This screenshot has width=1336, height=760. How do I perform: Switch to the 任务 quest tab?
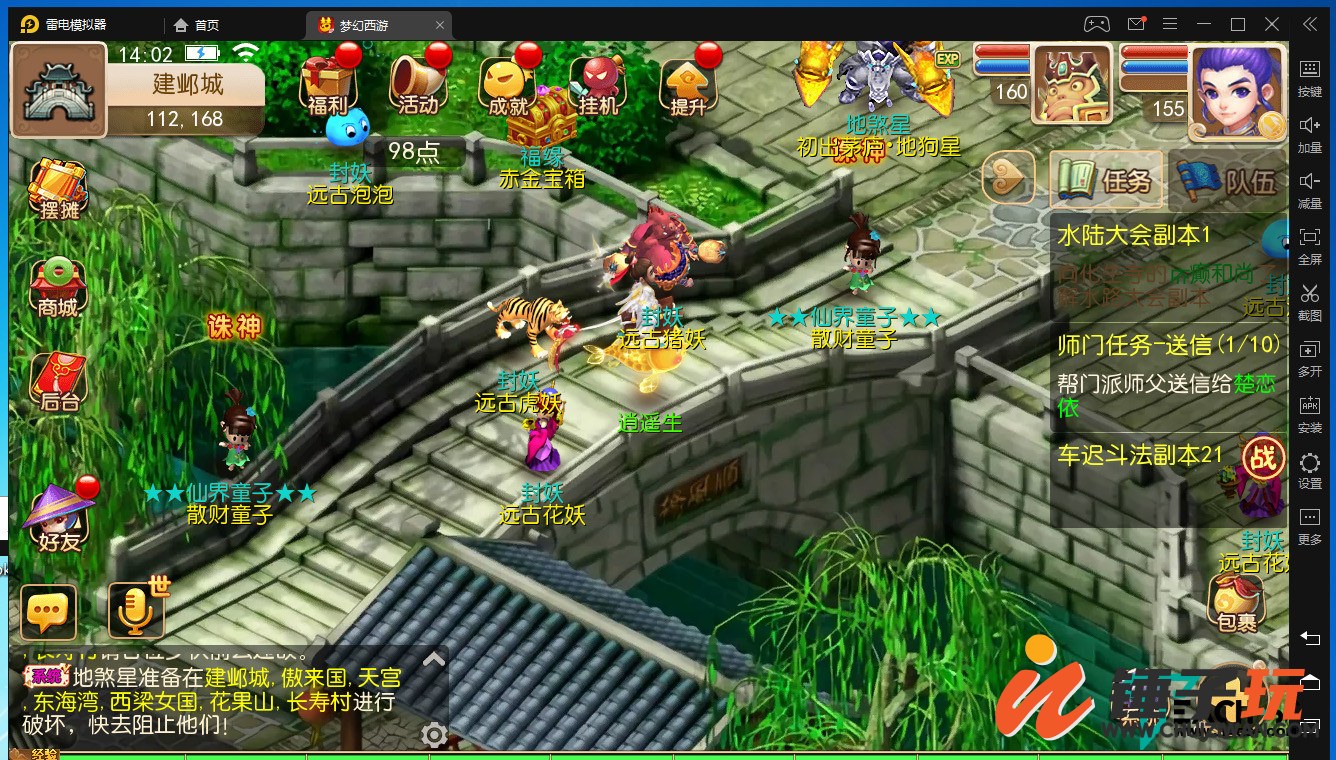coord(1107,180)
